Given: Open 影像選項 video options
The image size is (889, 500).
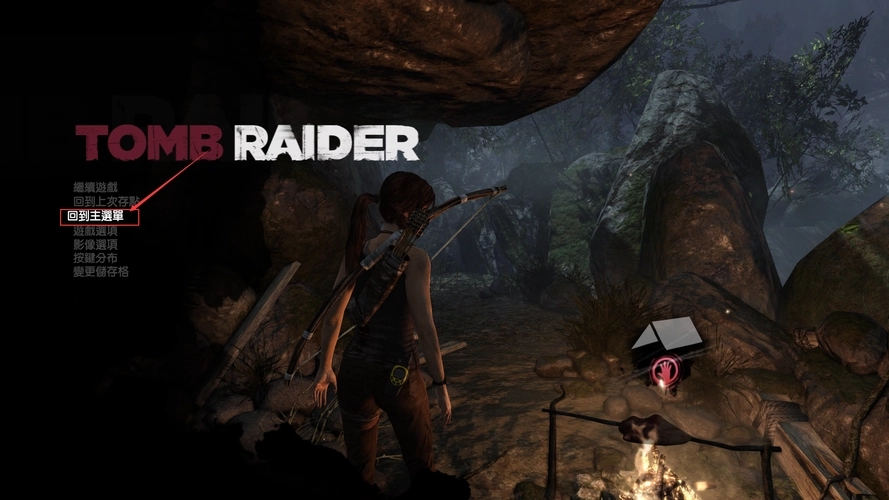Looking at the screenshot, I should [95, 244].
